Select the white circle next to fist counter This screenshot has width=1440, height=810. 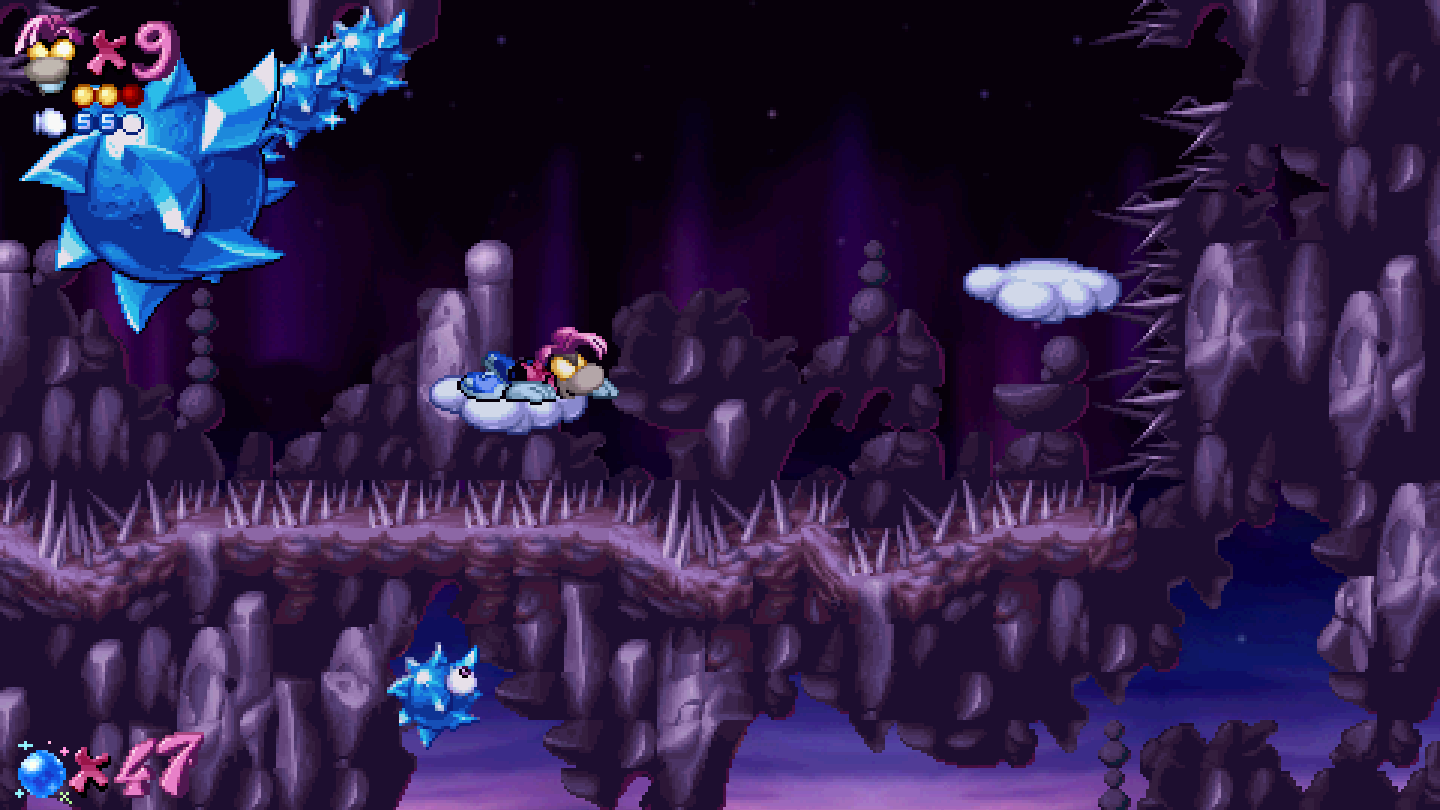coord(131,124)
